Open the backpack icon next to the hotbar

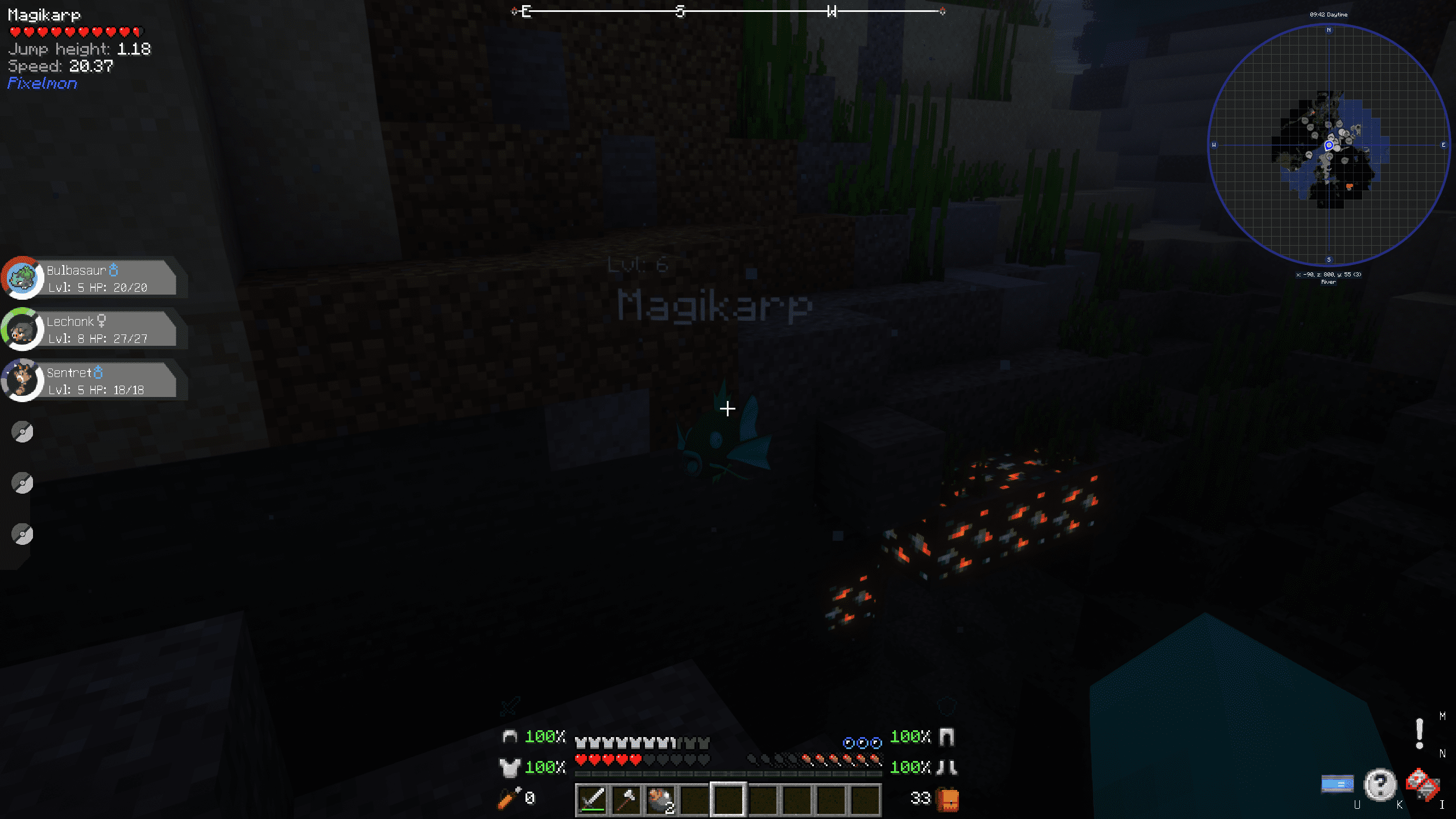(x=948, y=799)
